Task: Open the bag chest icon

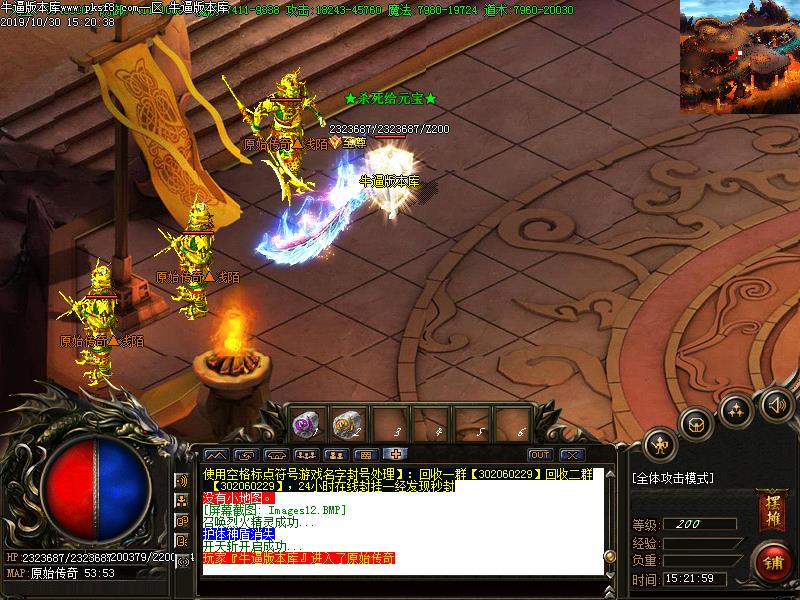Action: click(696, 424)
